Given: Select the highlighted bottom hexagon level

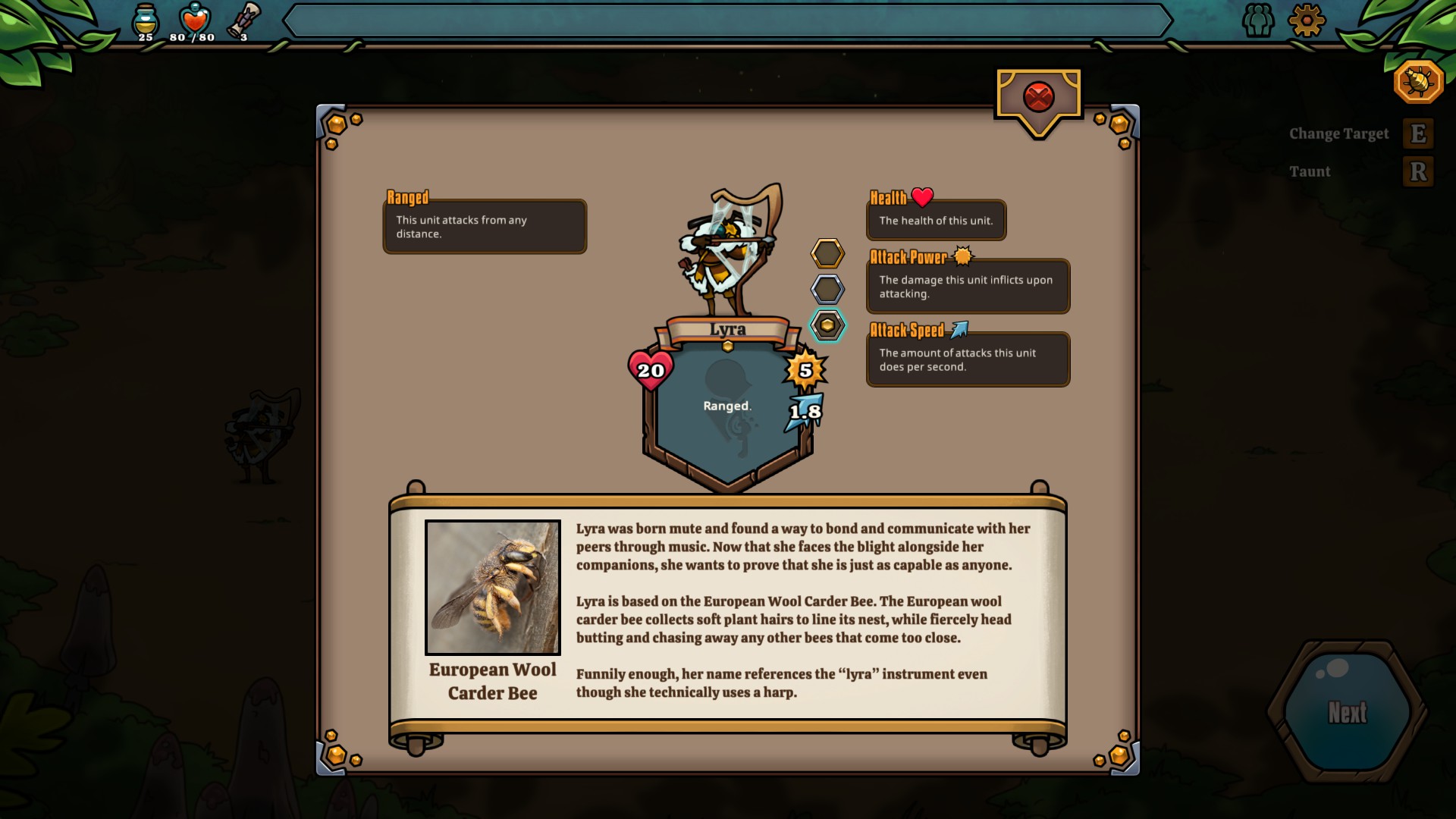Looking at the screenshot, I should point(827,325).
